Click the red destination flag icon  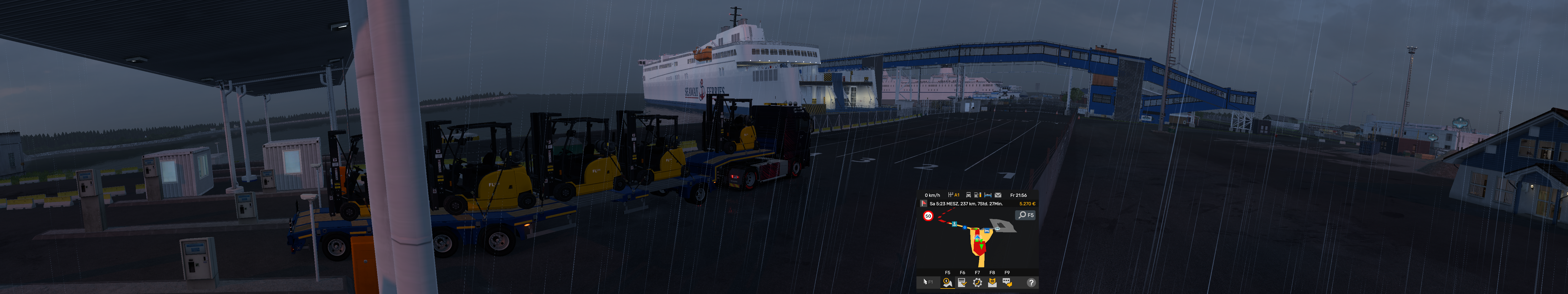pyautogui.click(x=924, y=203)
